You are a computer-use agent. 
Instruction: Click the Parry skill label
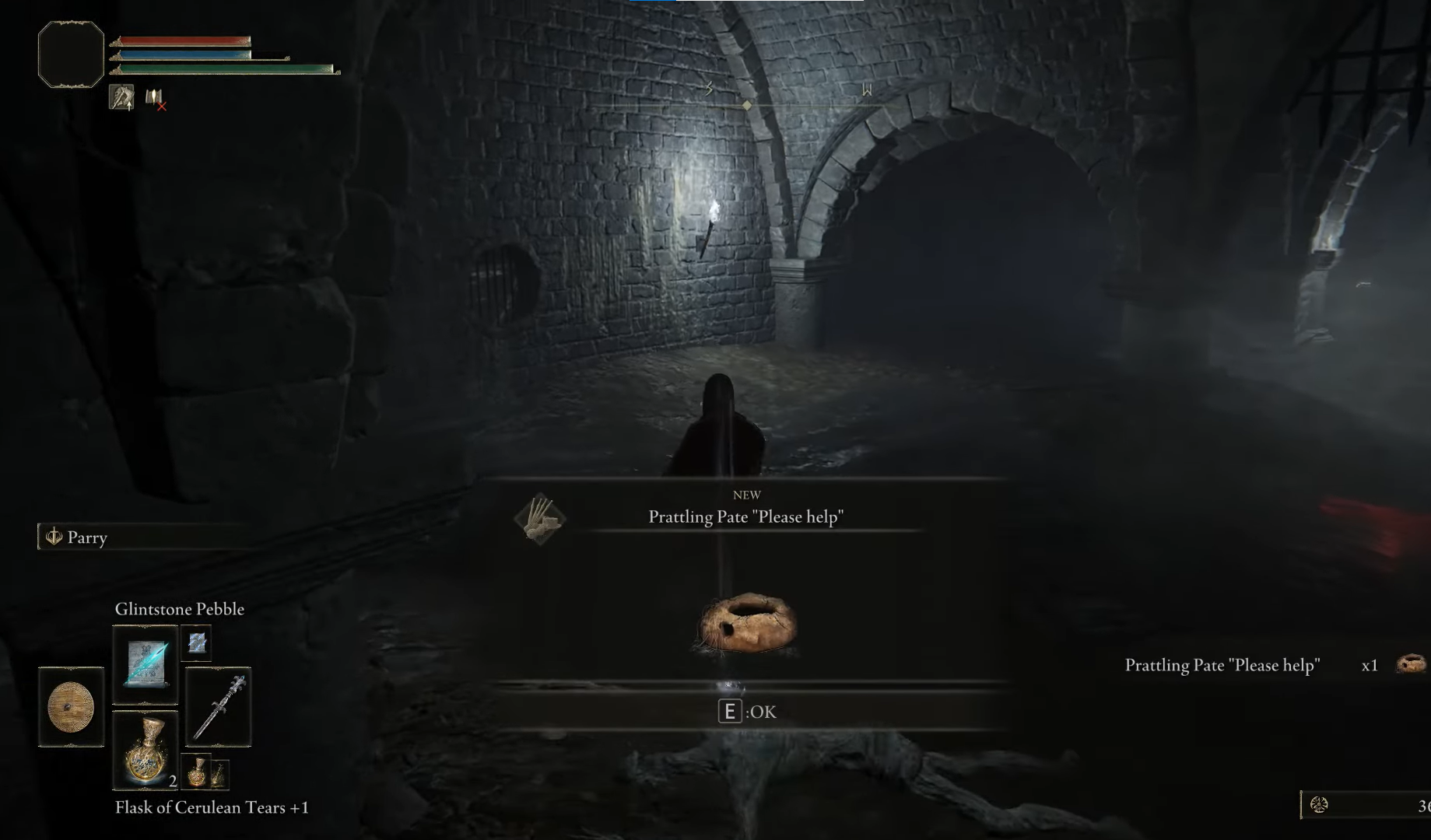click(x=86, y=537)
